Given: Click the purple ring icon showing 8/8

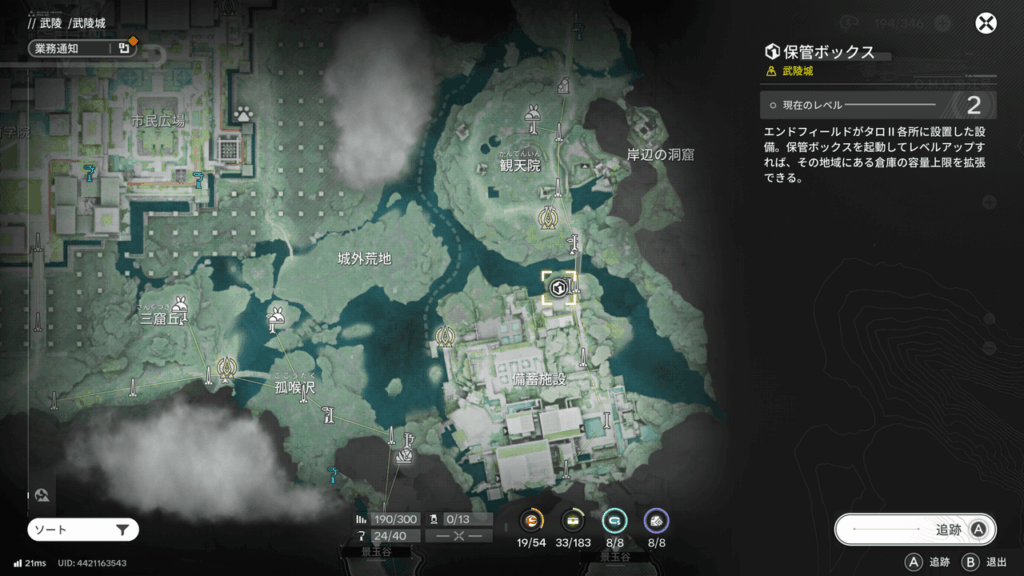Looking at the screenshot, I should (x=656, y=520).
